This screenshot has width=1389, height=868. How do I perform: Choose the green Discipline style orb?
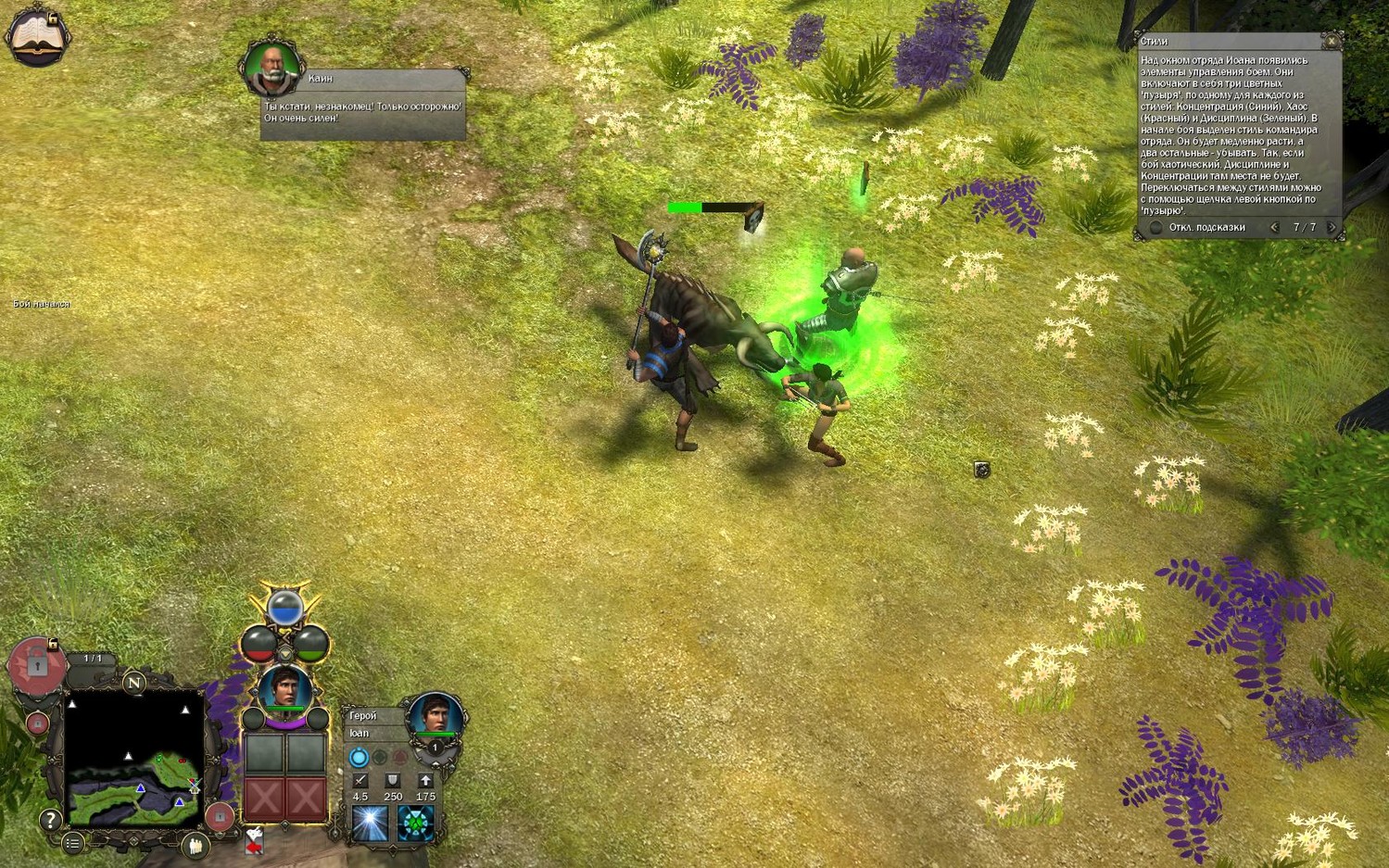tap(311, 642)
